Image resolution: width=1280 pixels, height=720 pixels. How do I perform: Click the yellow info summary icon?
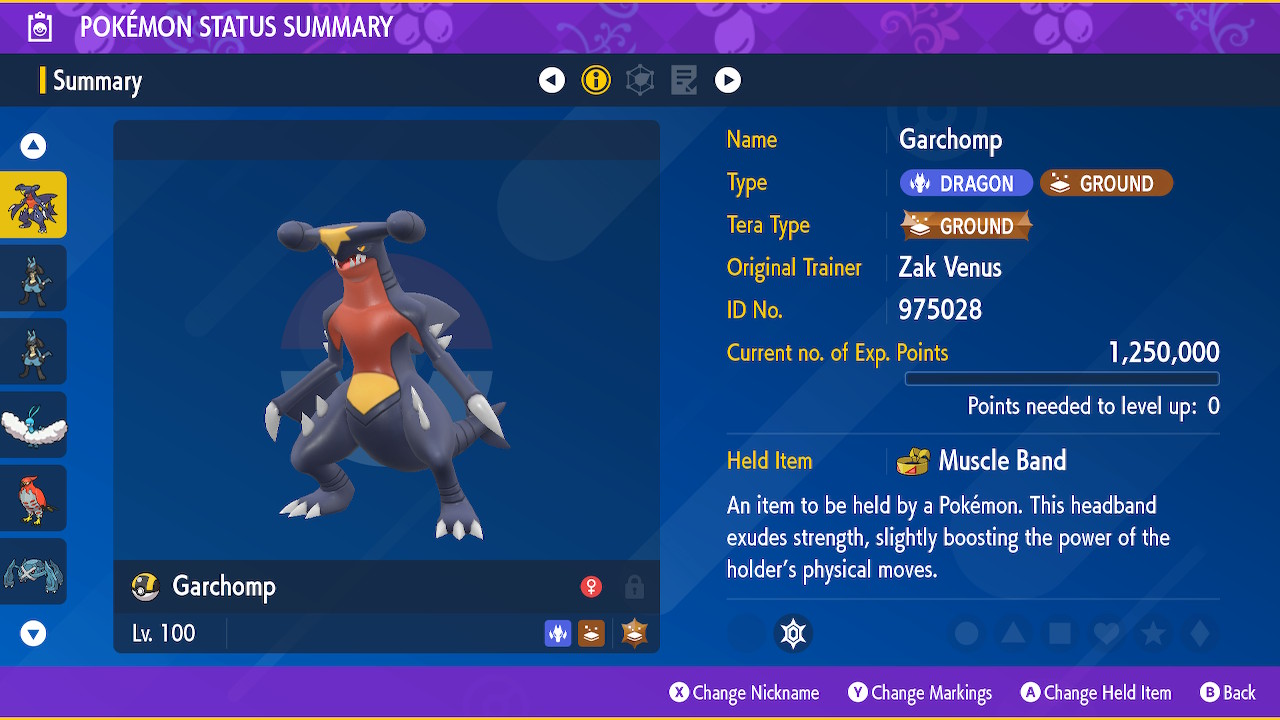coord(596,80)
